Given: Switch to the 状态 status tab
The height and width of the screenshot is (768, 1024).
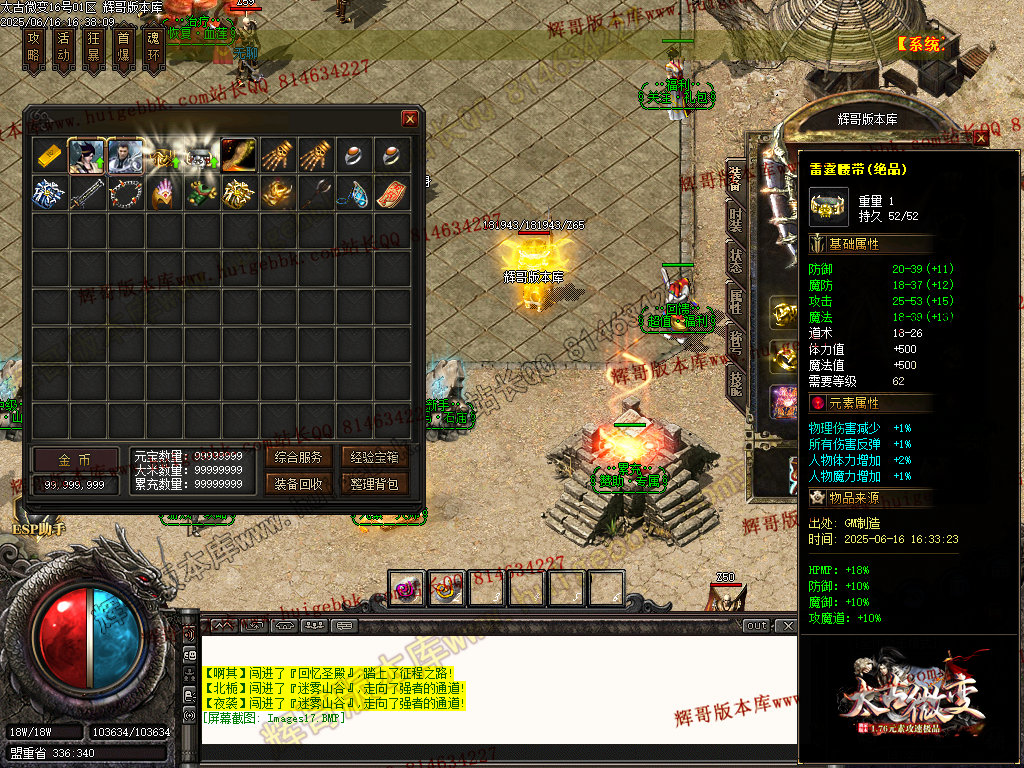Looking at the screenshot, I should coord(736,258).
